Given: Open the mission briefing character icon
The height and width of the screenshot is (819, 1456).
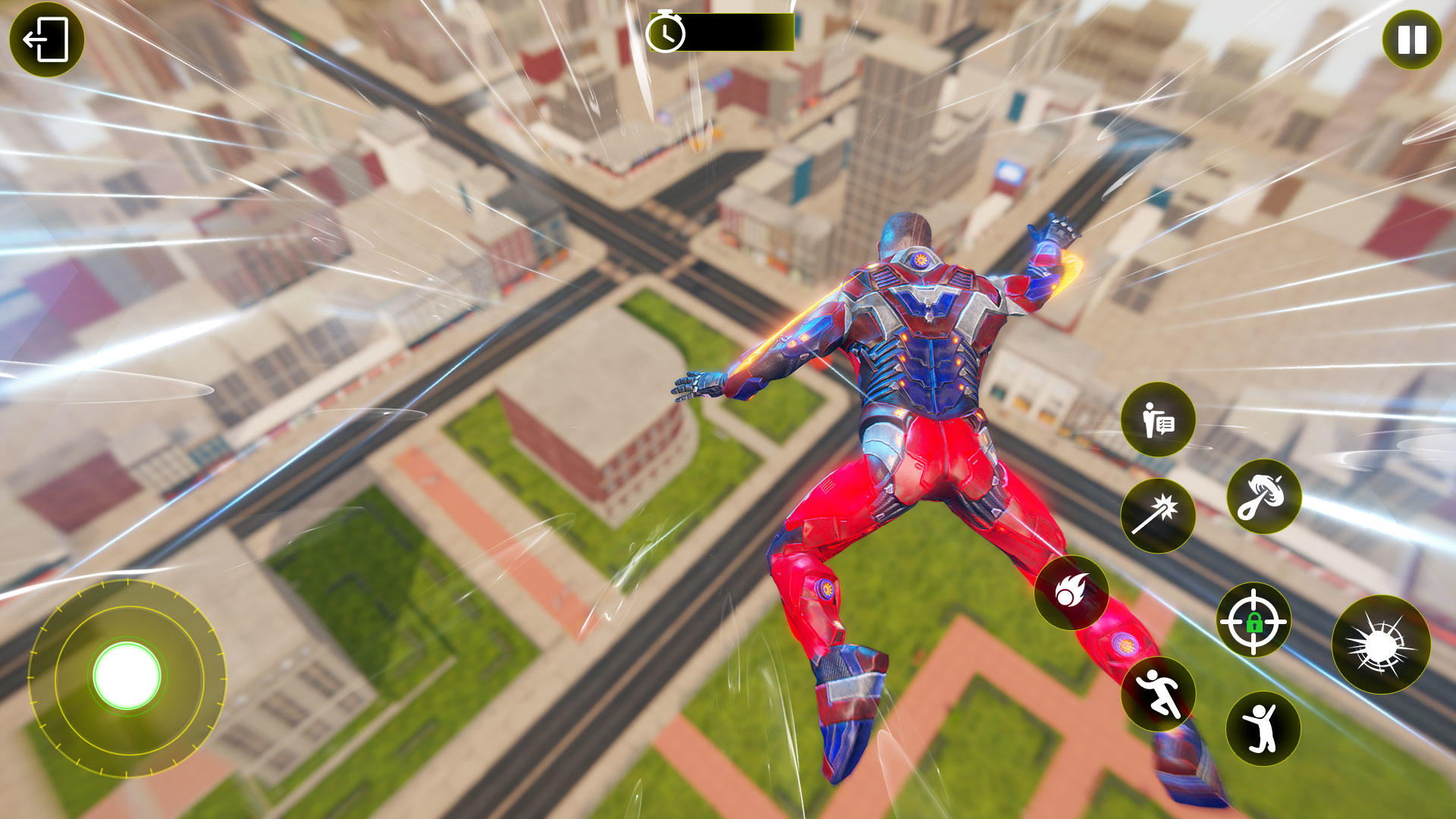Looking at the screenshot, I should tap(1159, 419).
